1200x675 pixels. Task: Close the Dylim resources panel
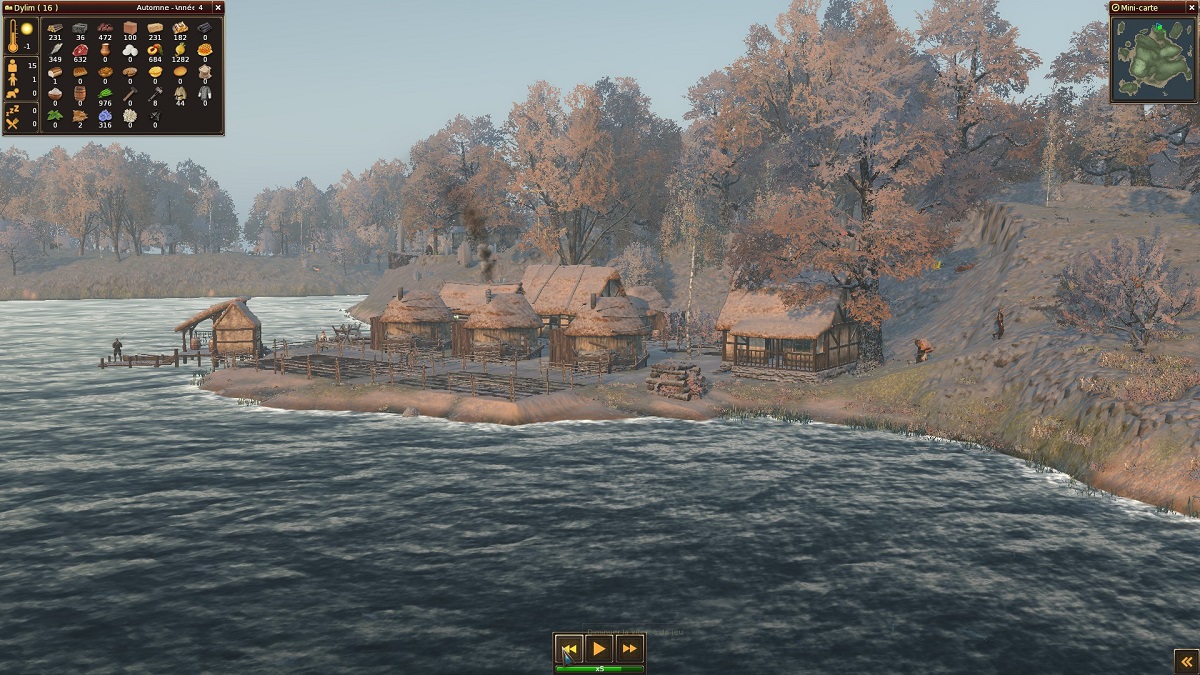coord(218,8)
